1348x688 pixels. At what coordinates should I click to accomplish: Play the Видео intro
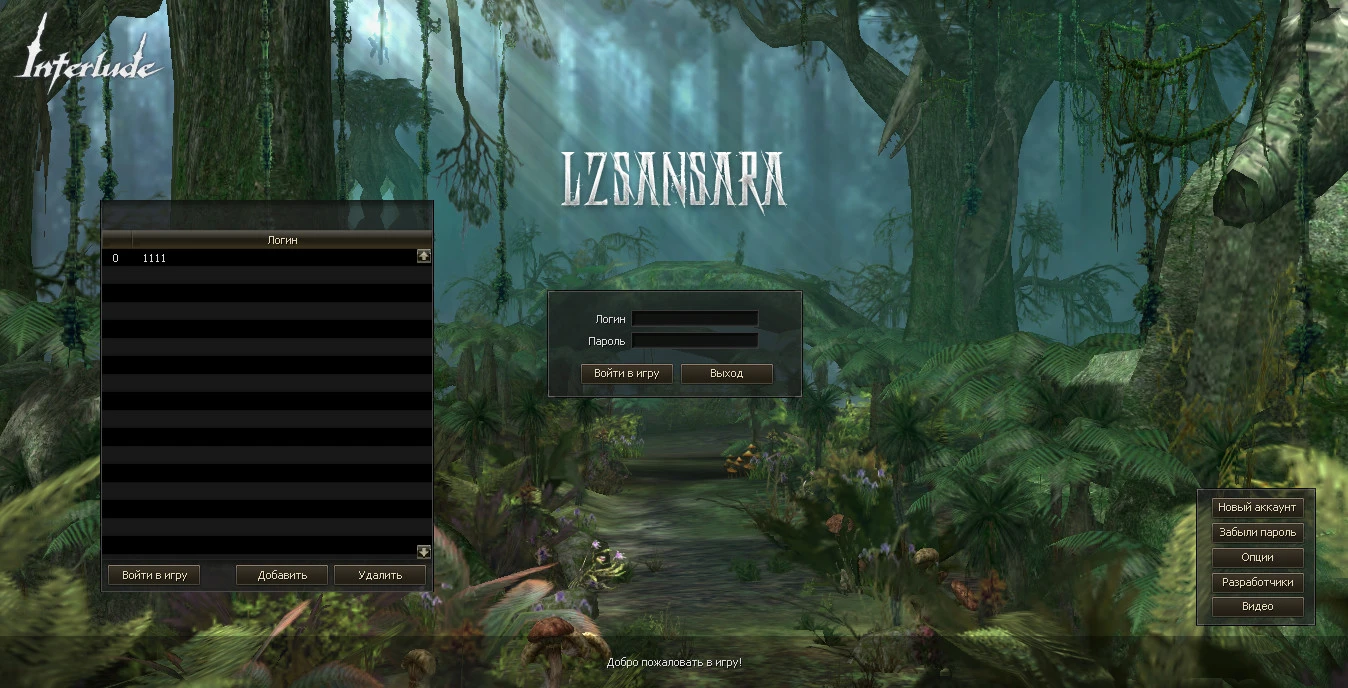click(x=1257, y=606)
